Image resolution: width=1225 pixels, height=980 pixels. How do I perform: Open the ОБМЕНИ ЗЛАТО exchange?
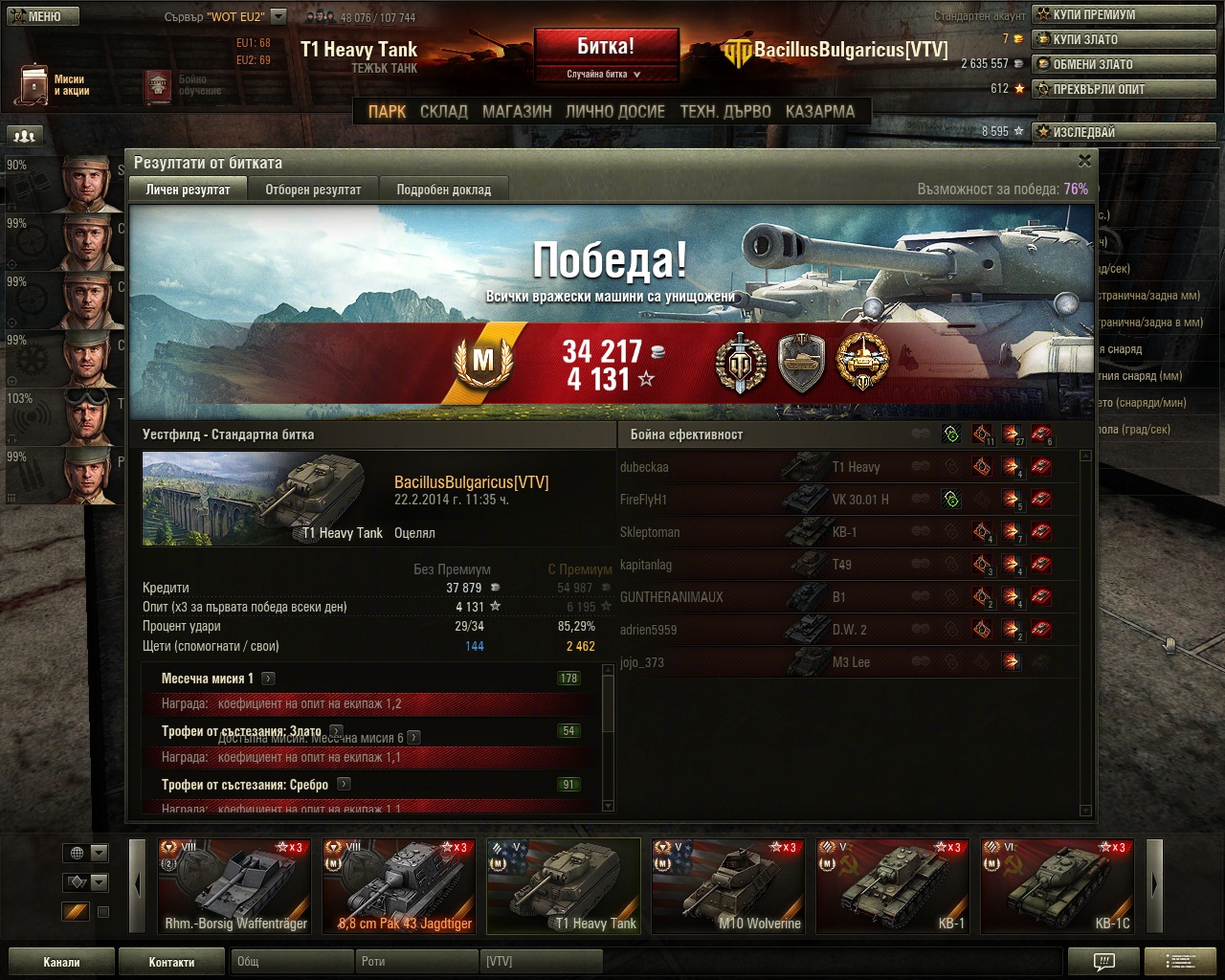(1124, 64)
